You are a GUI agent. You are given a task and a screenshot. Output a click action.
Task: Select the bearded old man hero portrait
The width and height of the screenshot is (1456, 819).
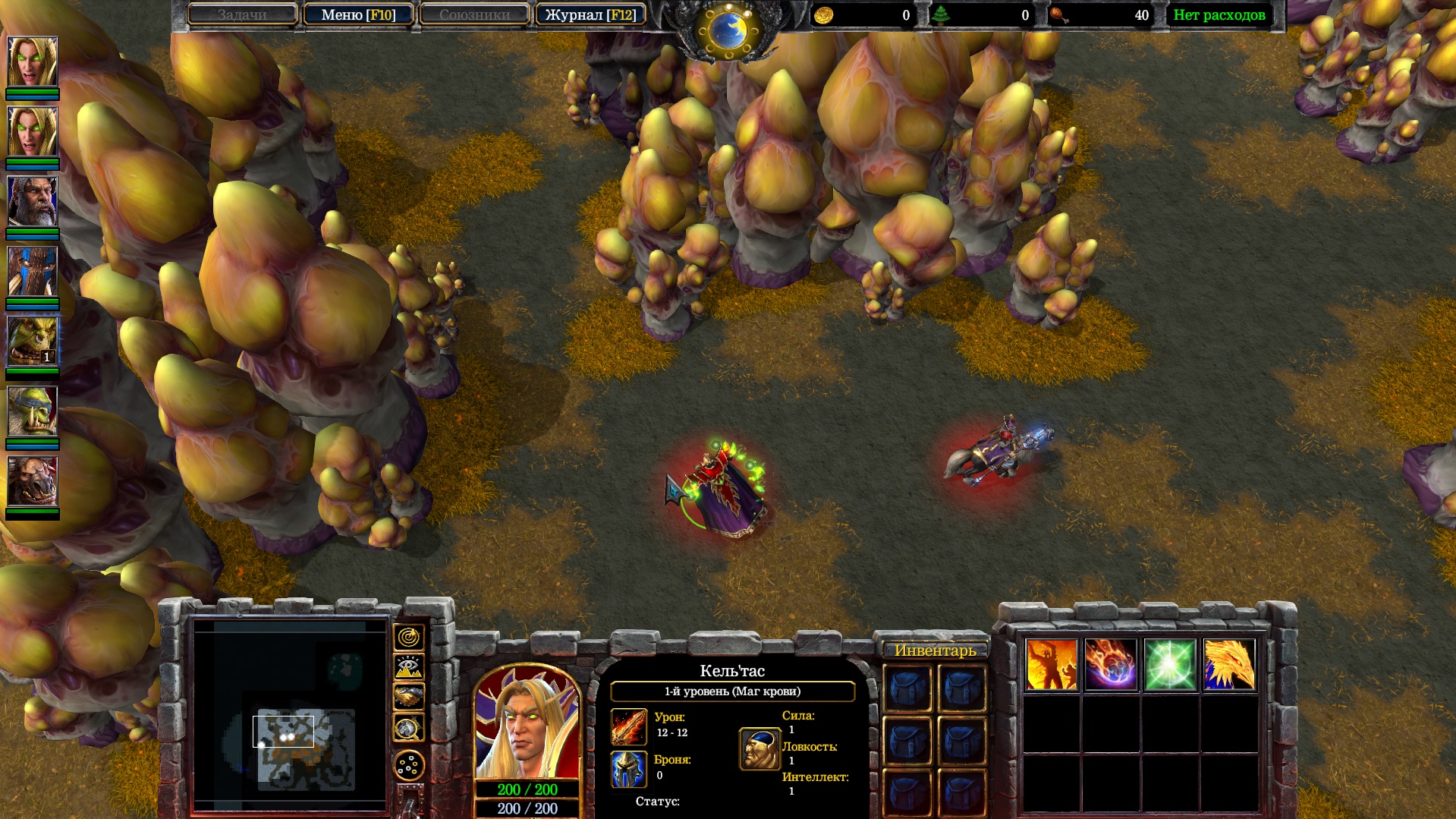point(33,202)
